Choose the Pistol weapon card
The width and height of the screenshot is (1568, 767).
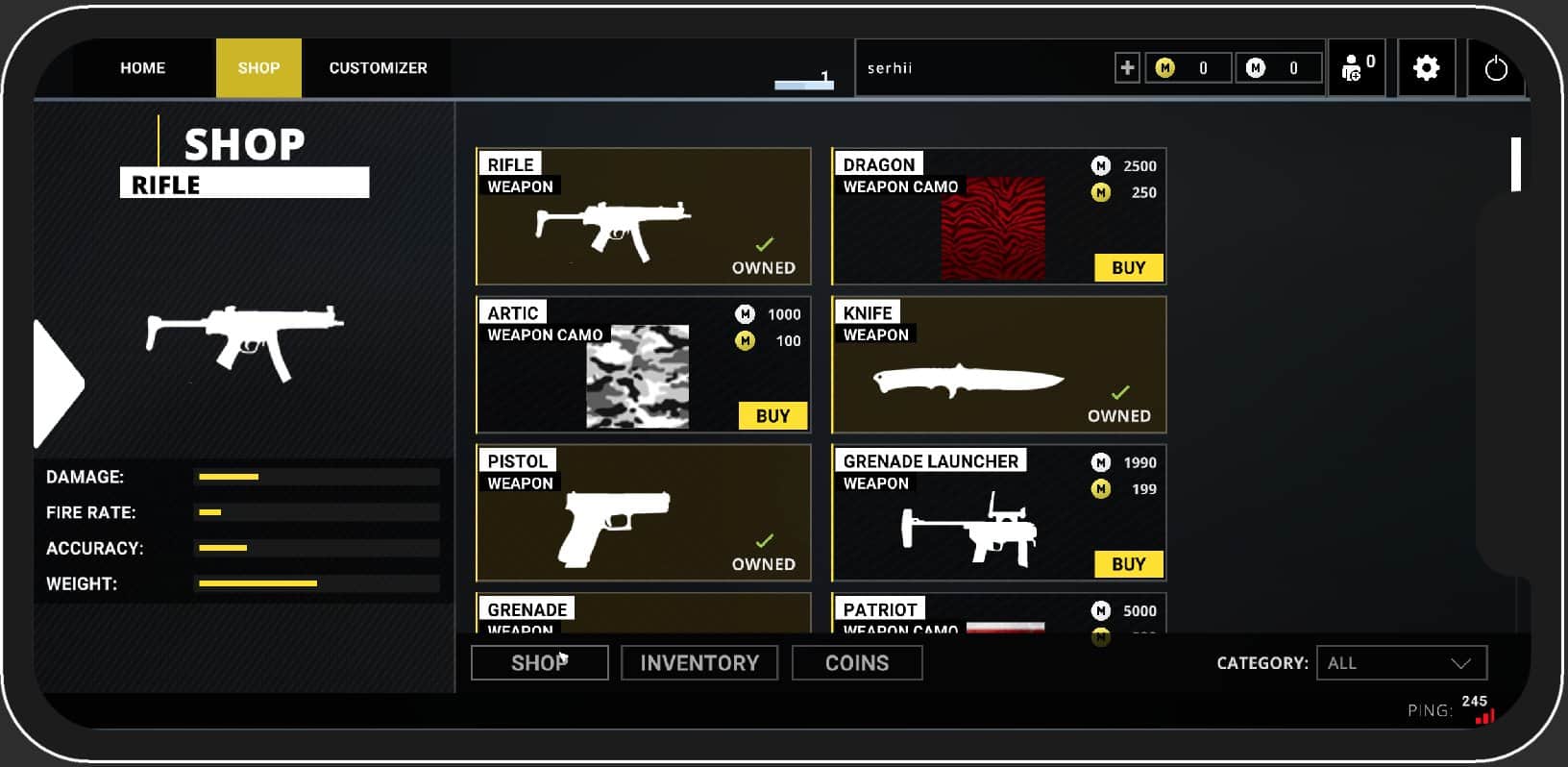tap(643, 513)
